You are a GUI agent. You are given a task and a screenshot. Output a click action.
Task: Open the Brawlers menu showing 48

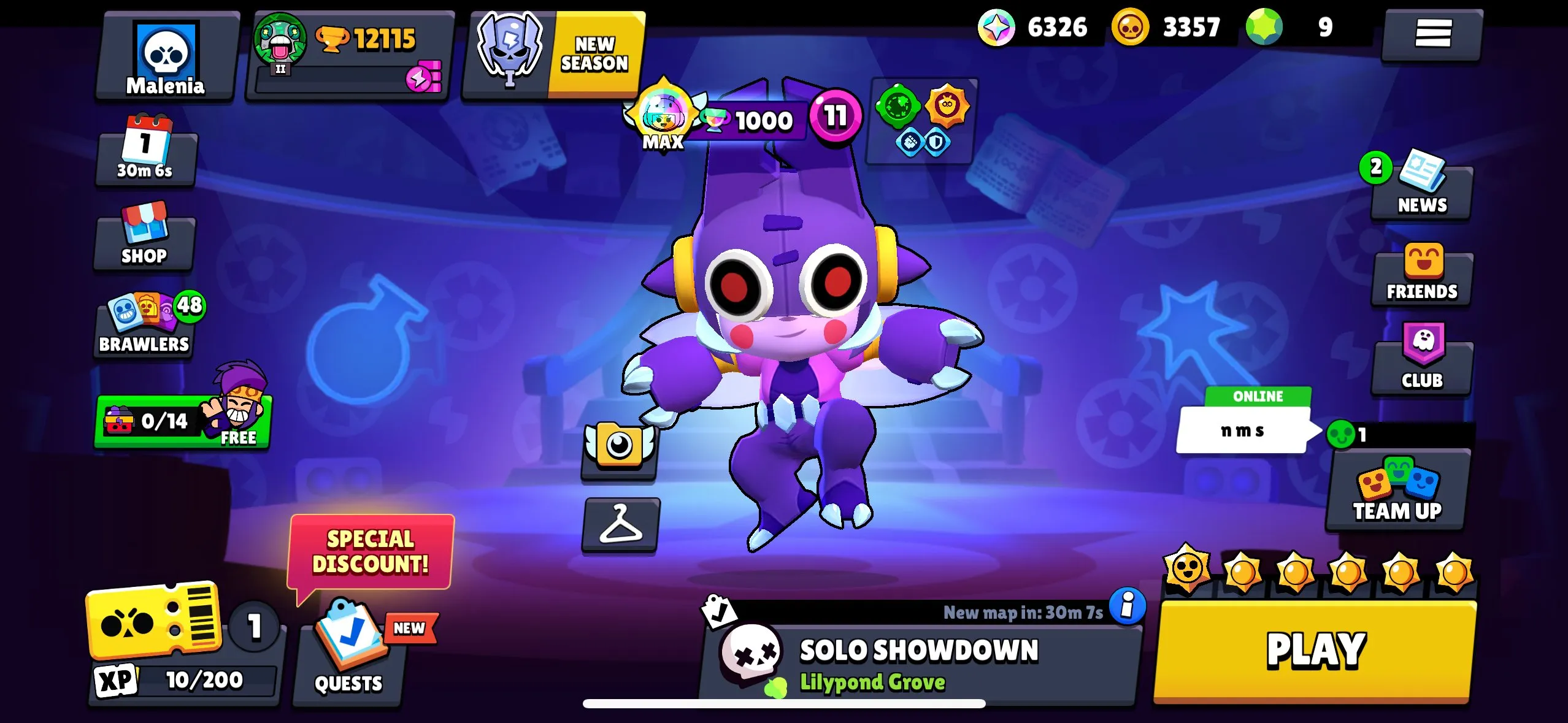coord(144,325)
